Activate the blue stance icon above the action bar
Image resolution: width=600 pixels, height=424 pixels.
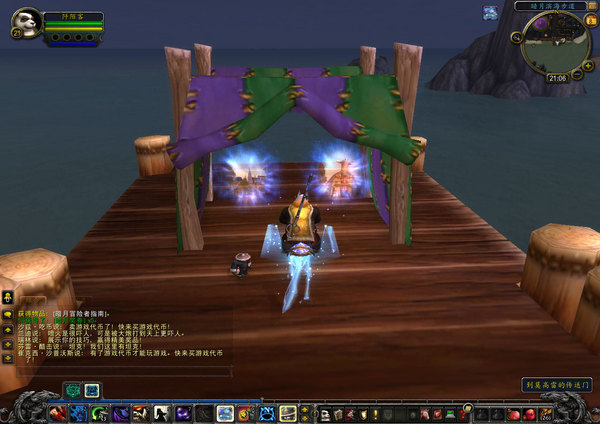point(91,390)
